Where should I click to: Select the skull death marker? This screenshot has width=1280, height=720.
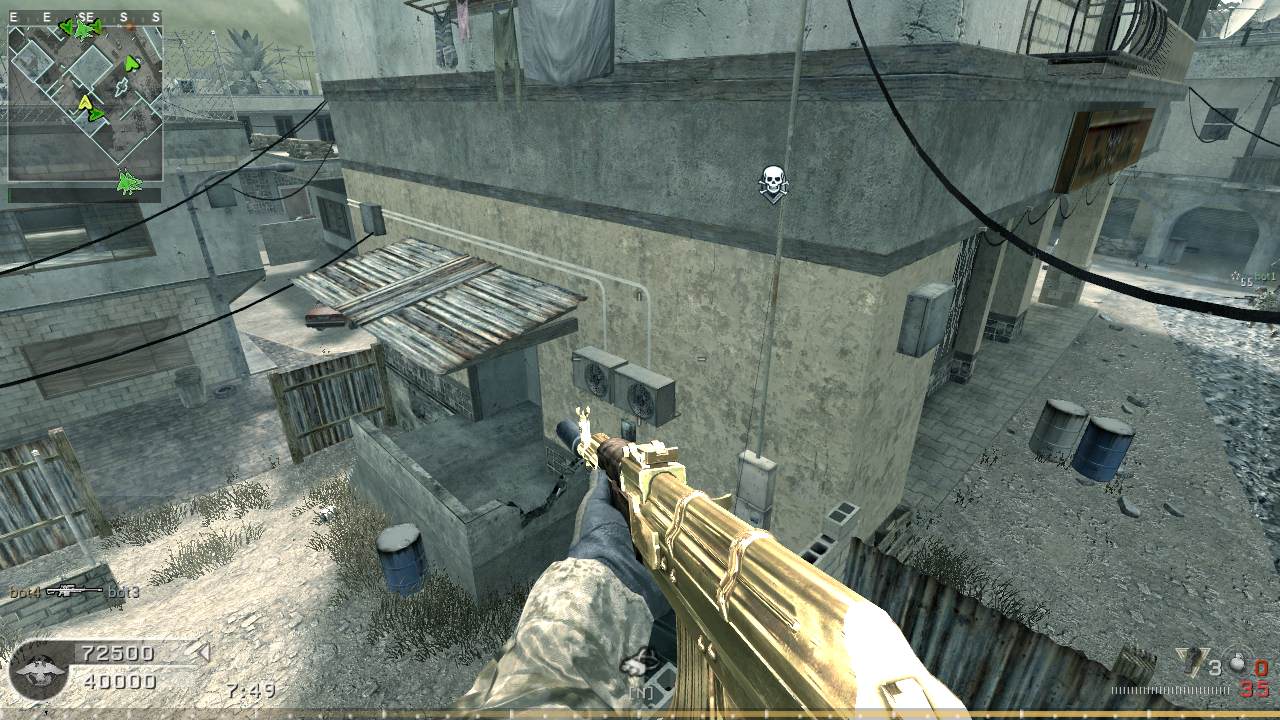[771, 182]
